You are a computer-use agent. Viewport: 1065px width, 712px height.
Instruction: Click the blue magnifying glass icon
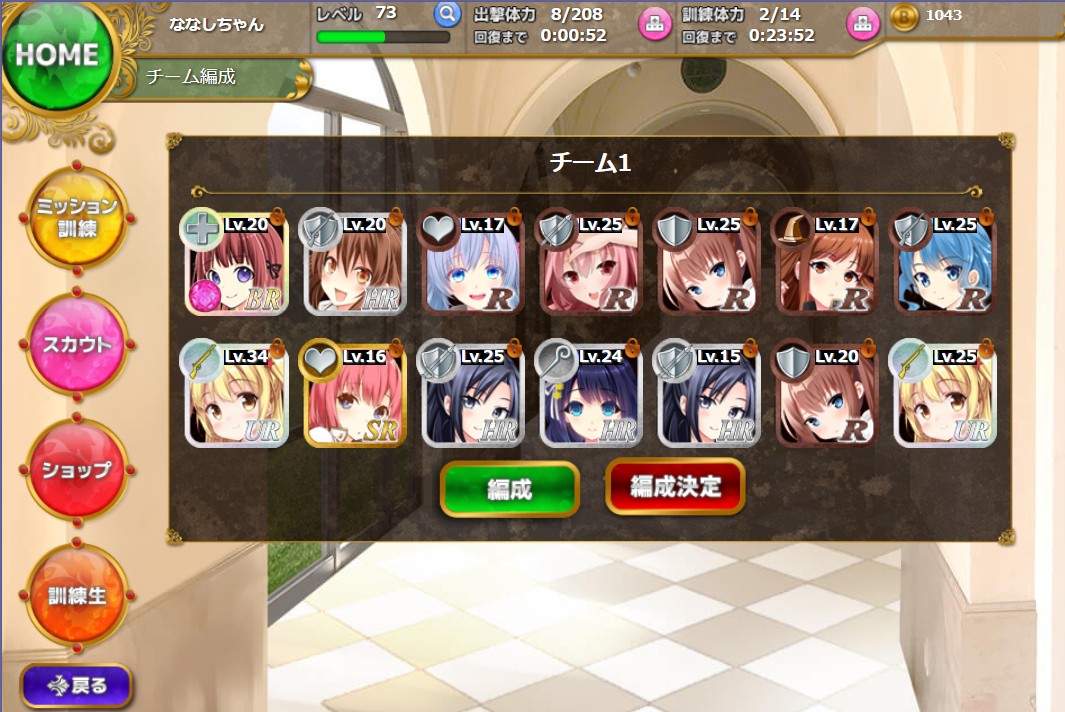pyautogui.click(x=446, y=15)
